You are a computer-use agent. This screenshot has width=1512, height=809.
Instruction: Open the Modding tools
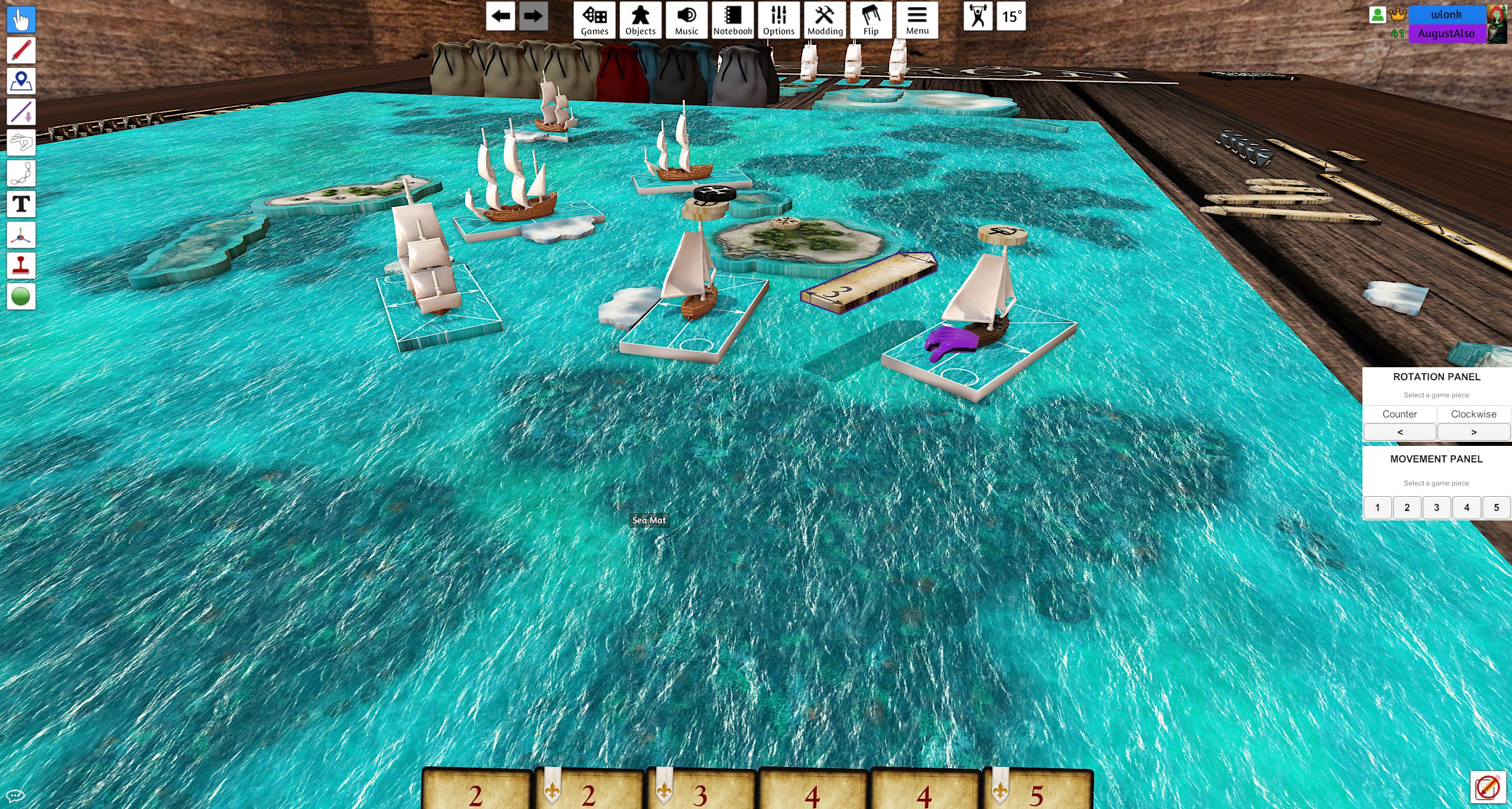[x=825, y=20]
